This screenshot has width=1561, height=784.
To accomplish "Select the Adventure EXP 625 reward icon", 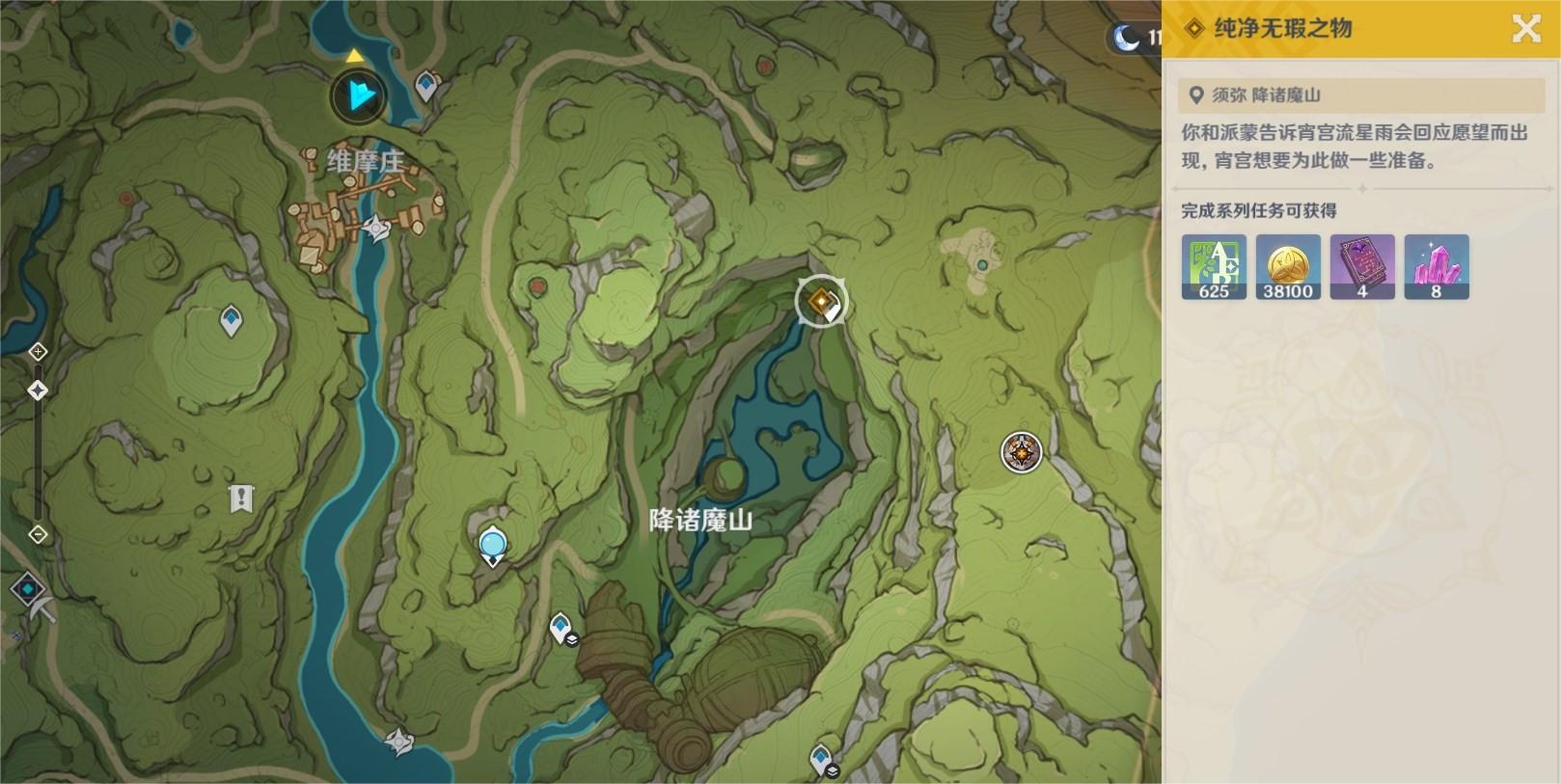I will [1214, 267].
